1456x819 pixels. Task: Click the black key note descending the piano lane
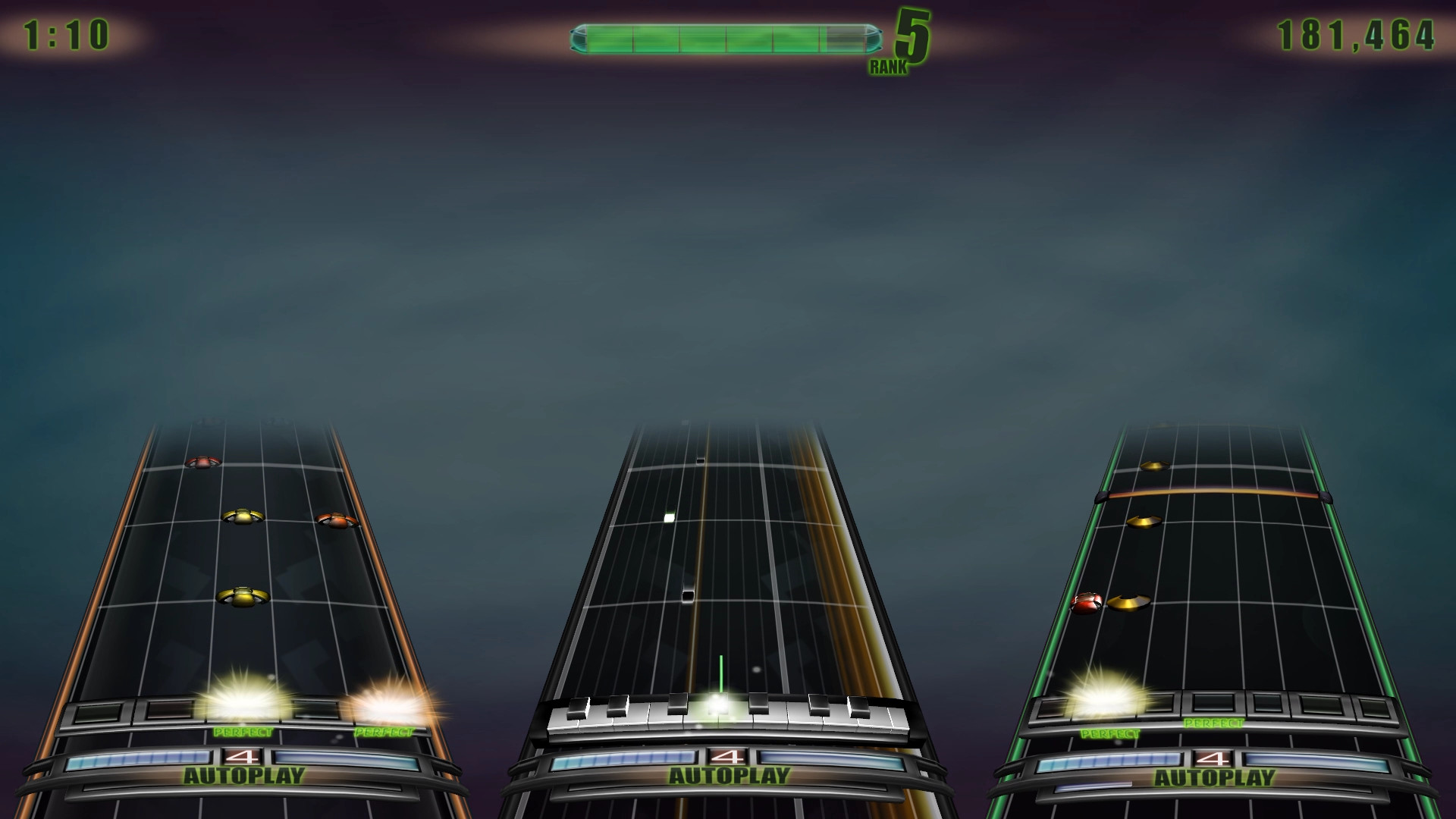[687, 596]
